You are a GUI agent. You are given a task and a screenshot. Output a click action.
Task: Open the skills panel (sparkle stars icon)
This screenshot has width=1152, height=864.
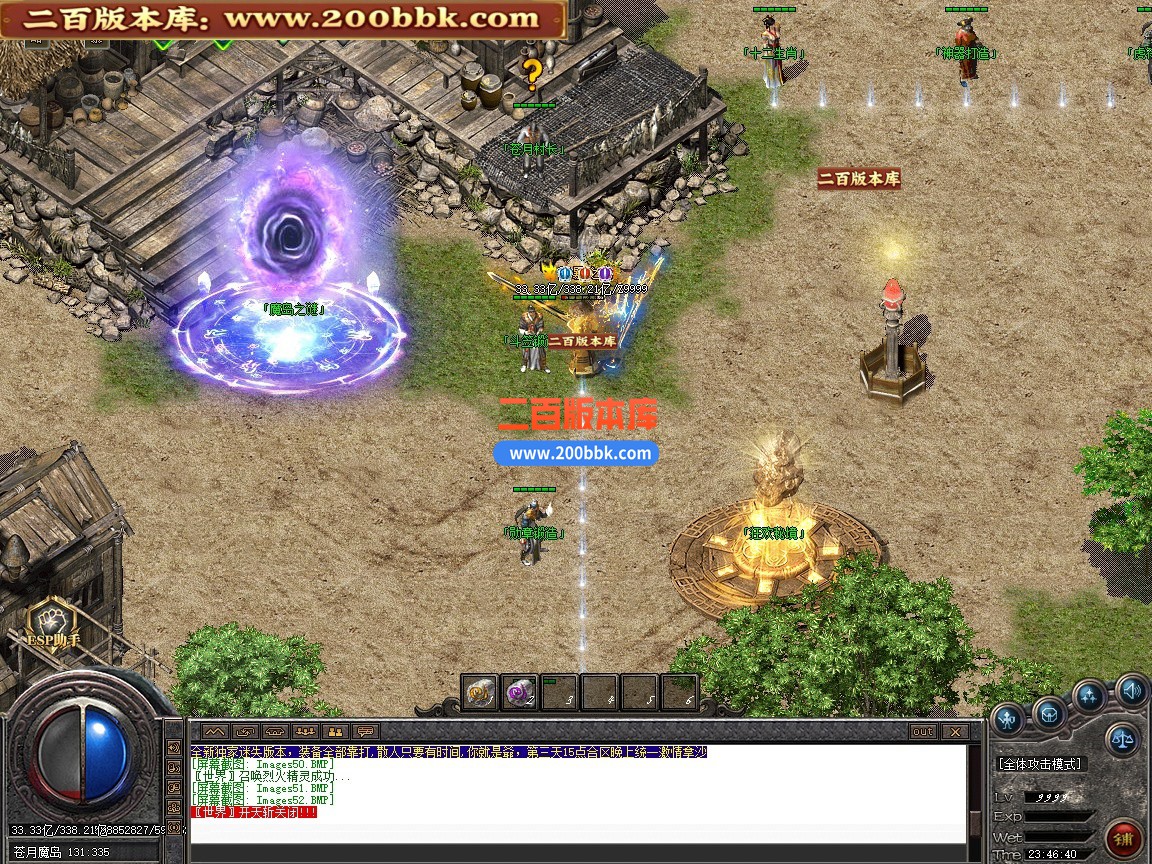pyautogui.click(x=1089, y=695)
